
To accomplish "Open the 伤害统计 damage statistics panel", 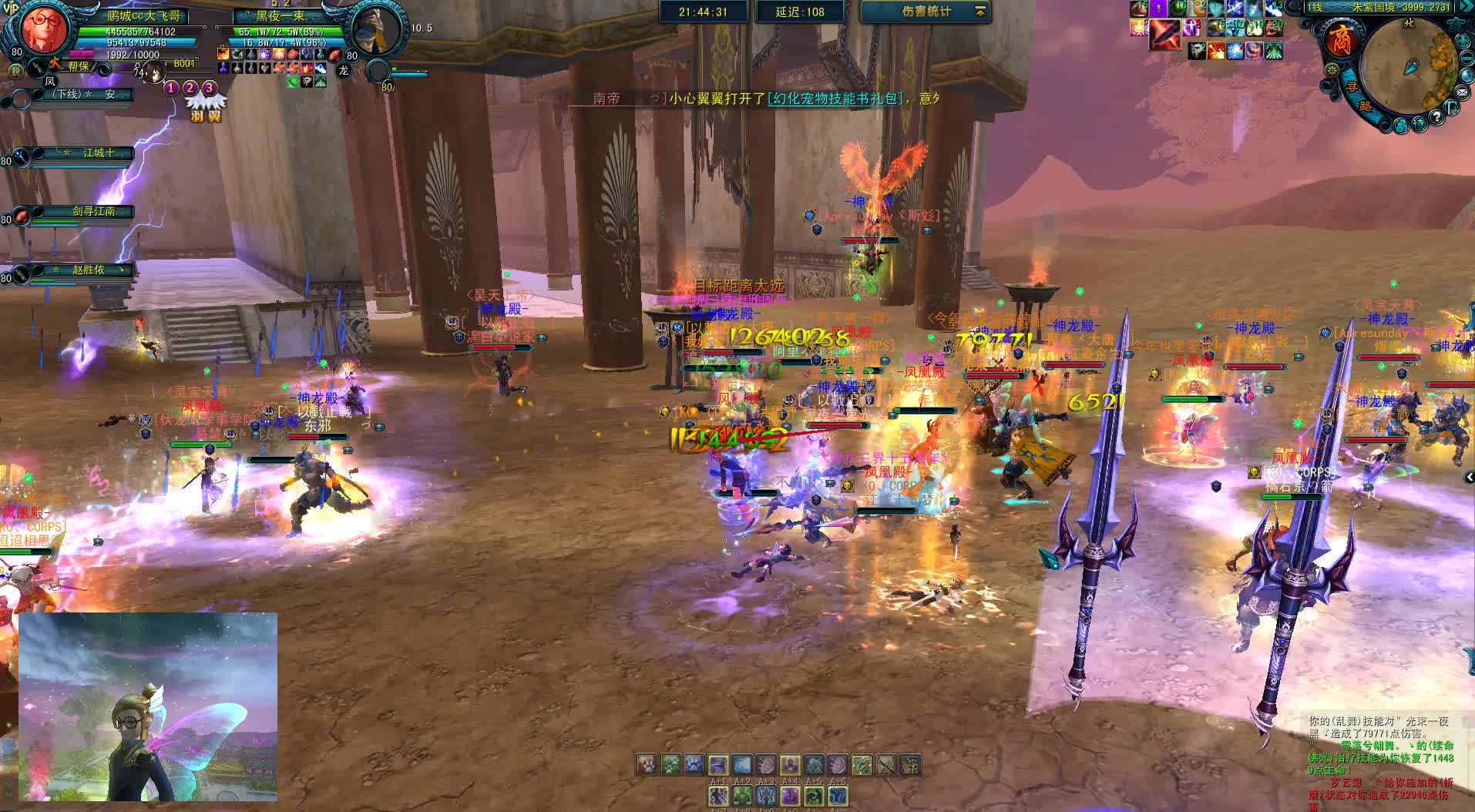I will pos(926,12).
